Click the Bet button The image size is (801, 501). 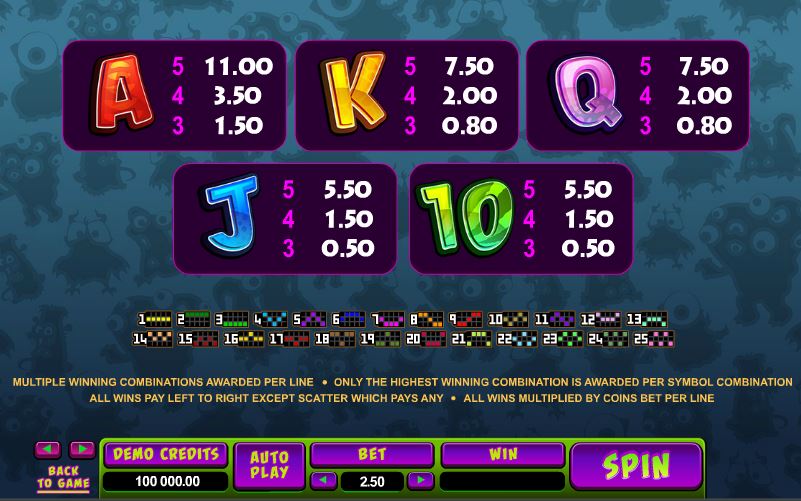[371, 454]
